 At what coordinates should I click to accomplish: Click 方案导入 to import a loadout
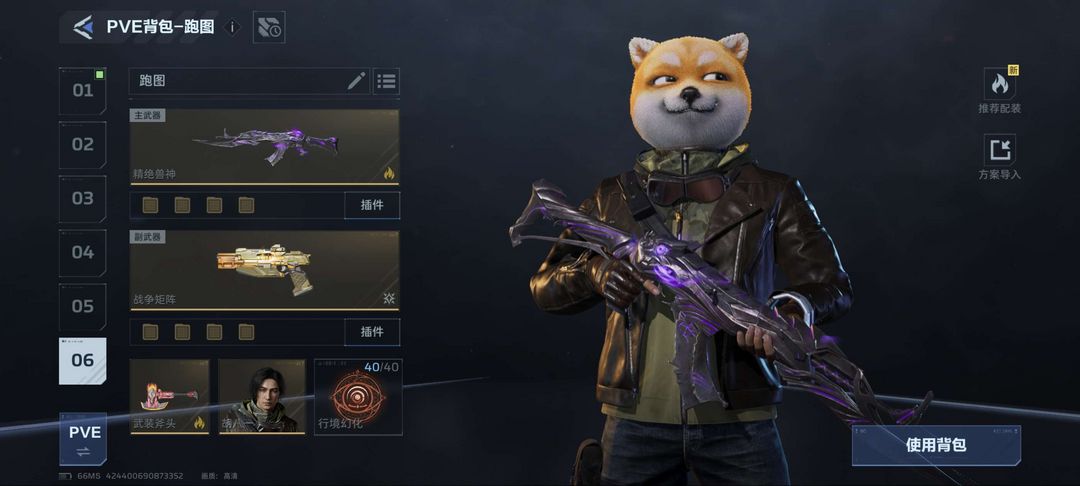tap(999, 157)
